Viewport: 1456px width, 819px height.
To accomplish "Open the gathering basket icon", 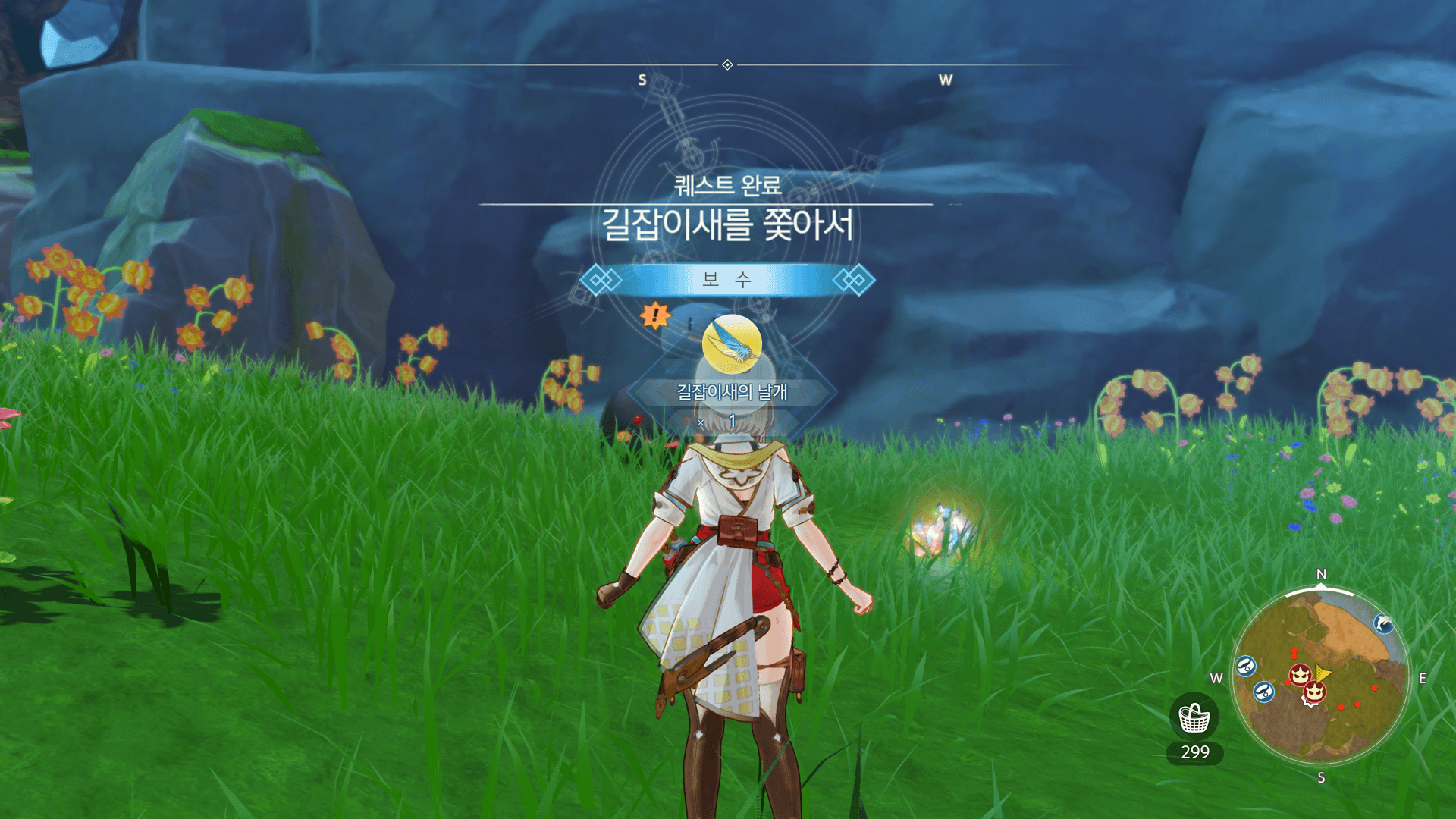I will pyautogui.click(x=1194, y=717).
